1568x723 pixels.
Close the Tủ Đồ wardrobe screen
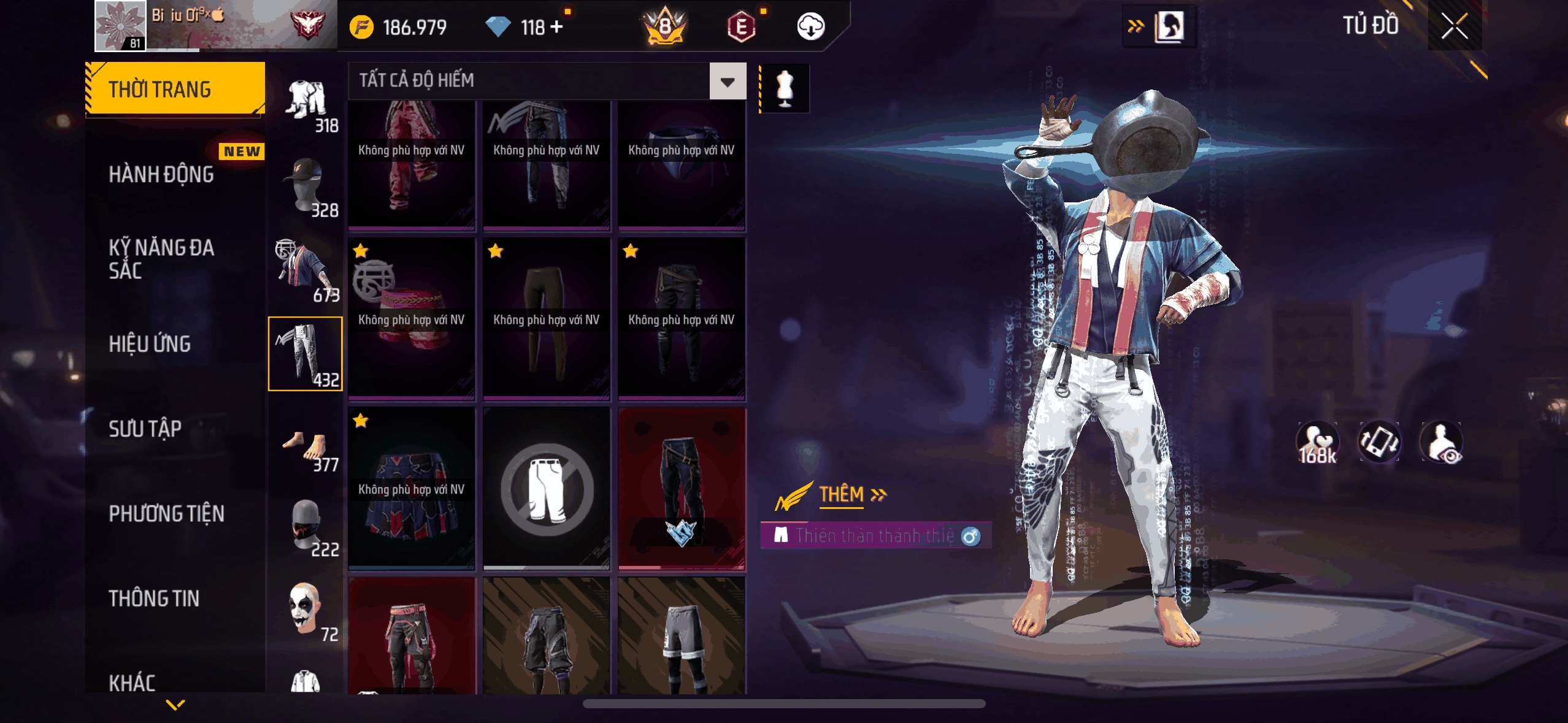coord(1454,26)
